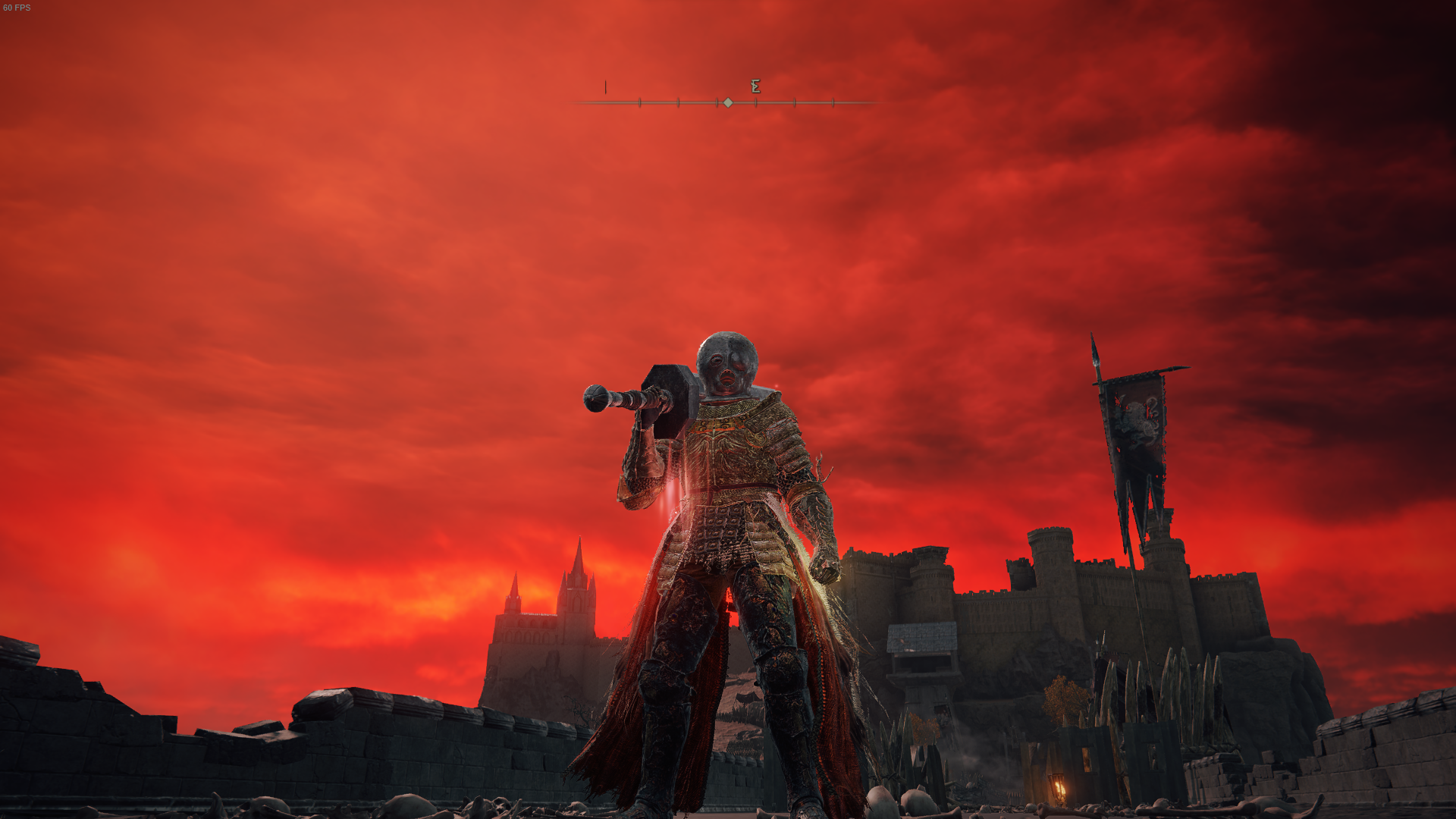Click the compass bar at the top
The width and height of the screenshot is (1456, 819).
[x=726, y=102]
